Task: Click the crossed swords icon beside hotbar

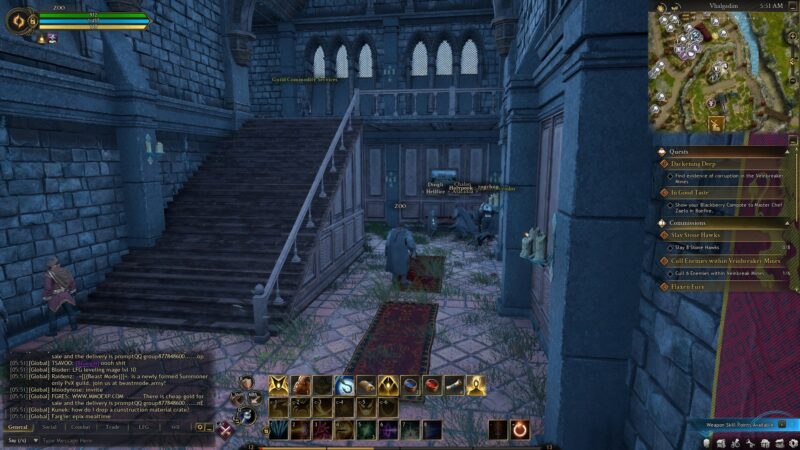Action: [x=227, y=430]
